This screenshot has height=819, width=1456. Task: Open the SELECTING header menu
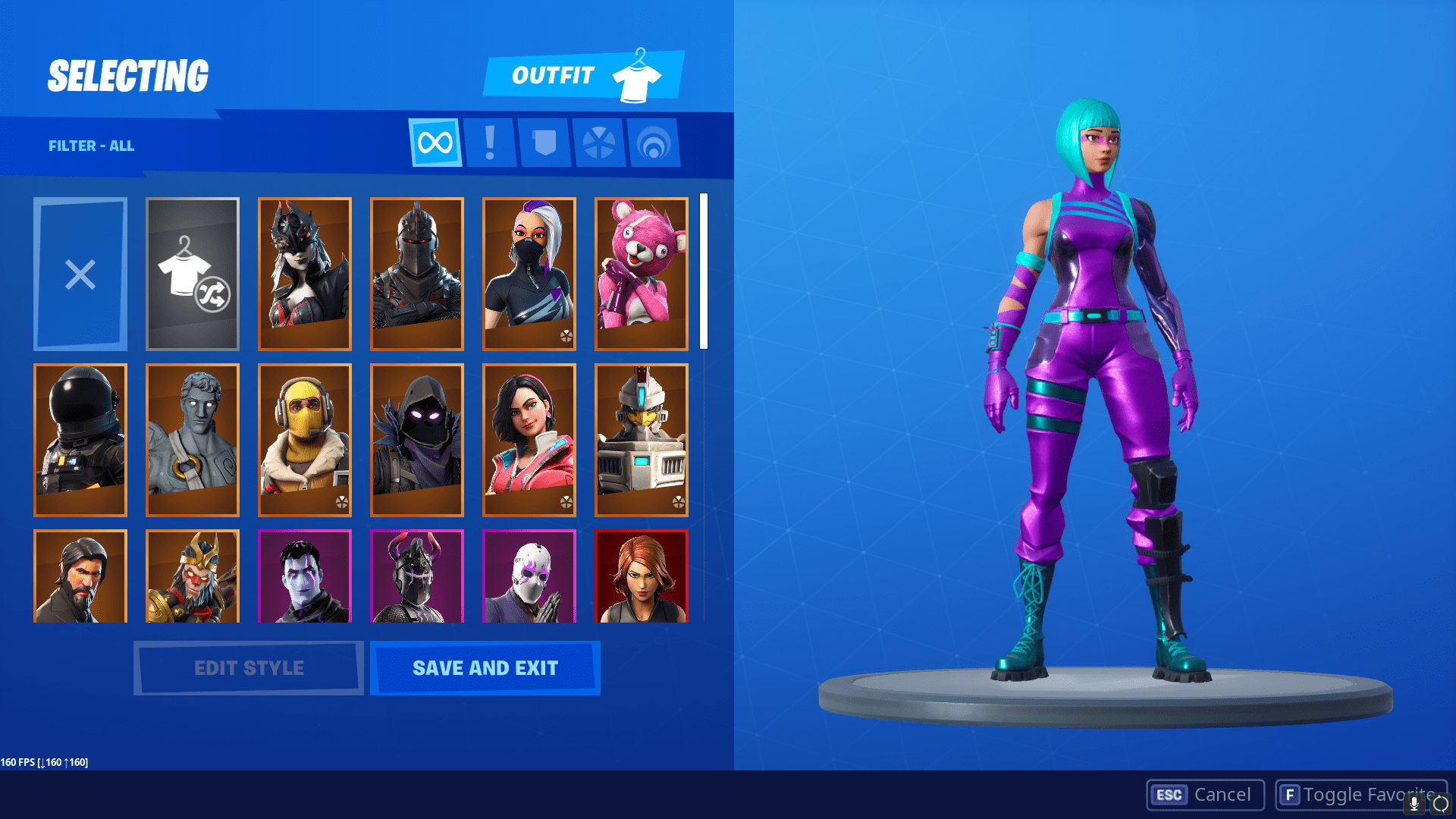point(127,74)
